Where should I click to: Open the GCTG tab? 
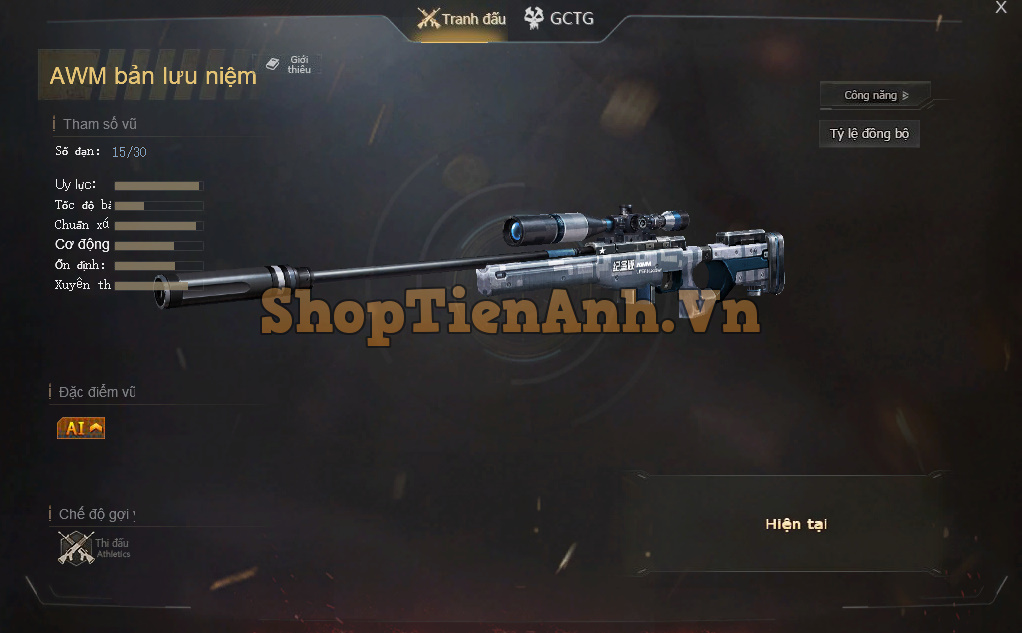pyautogui.click(x=558, y=19)
